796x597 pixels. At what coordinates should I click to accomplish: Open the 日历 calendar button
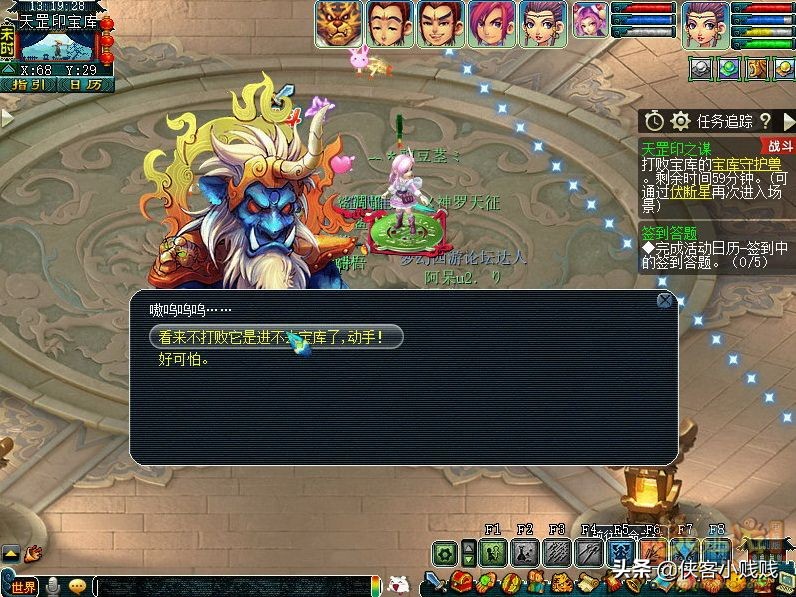(x=86, y=85)
